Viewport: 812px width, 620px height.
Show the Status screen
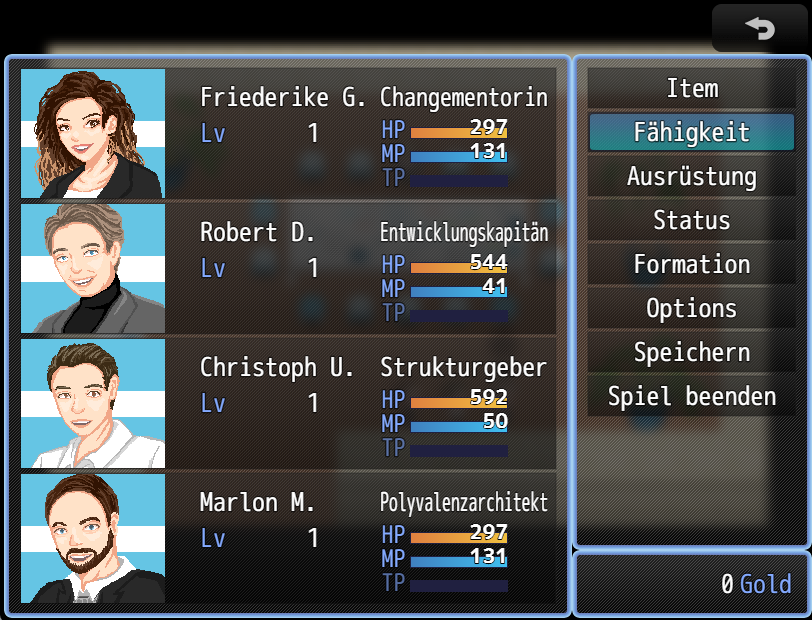tap(691, 221)
